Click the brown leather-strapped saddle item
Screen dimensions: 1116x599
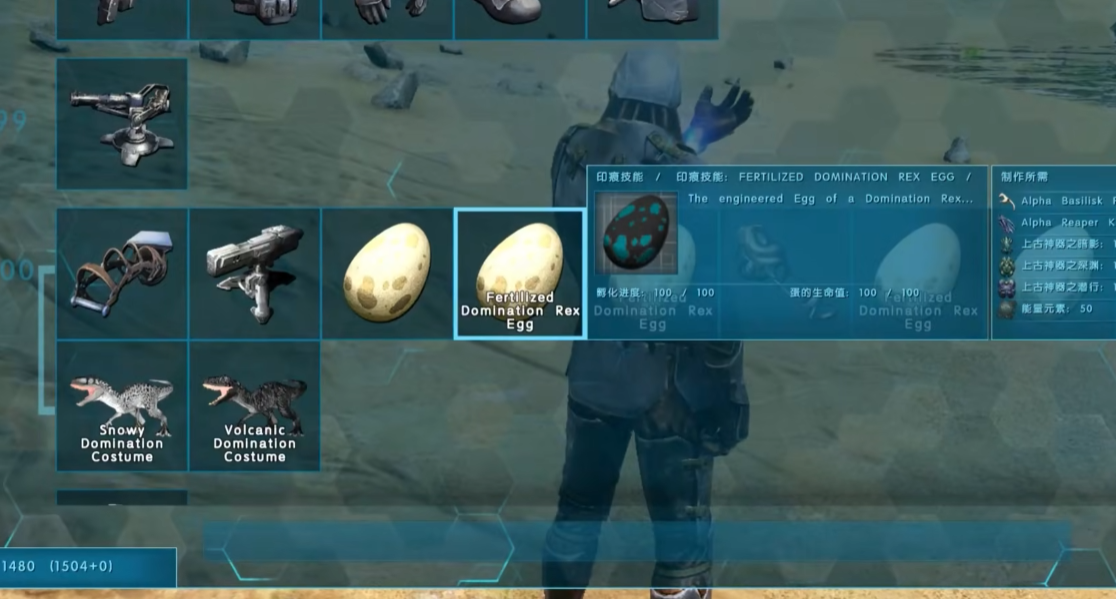pyautogui.click(x=122, y=273)
